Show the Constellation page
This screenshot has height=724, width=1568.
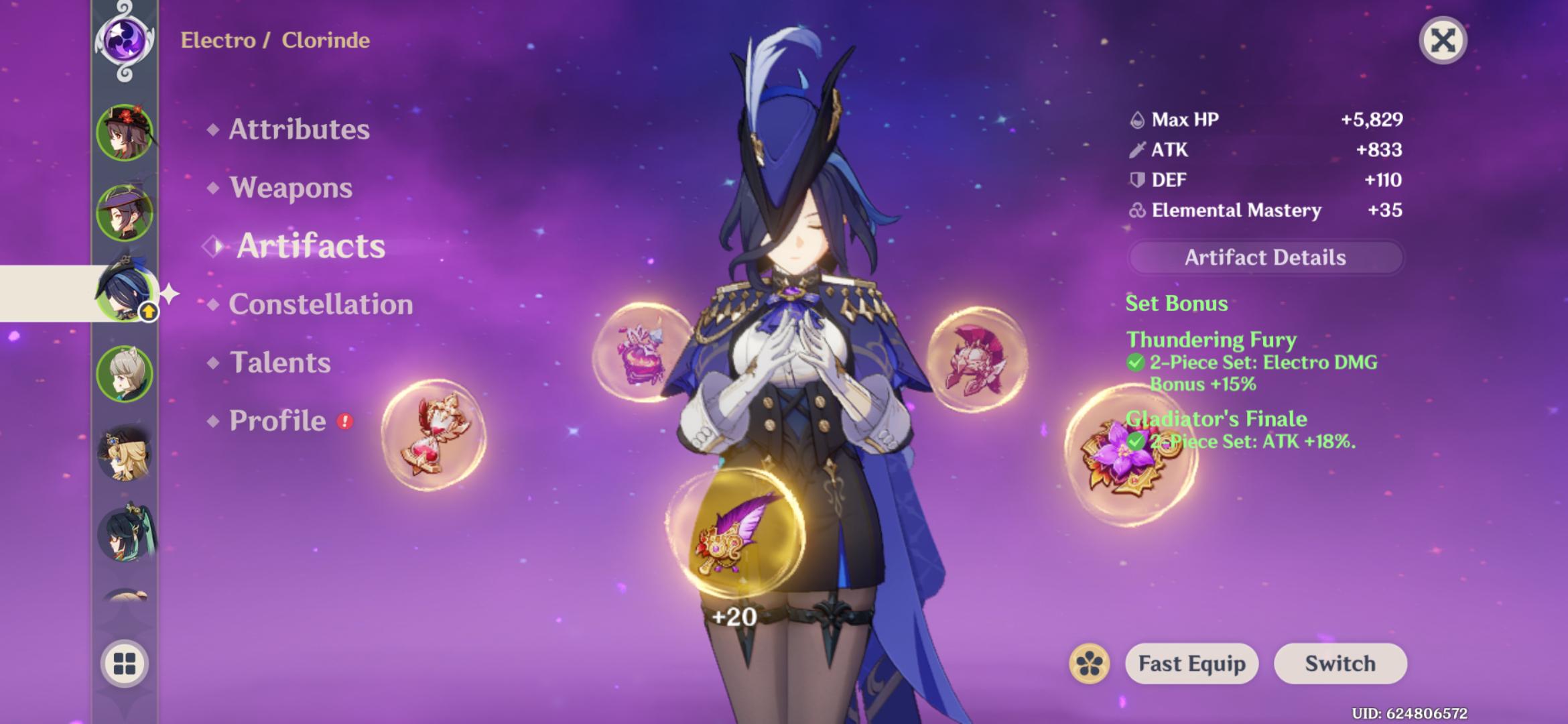coord(320,304)
